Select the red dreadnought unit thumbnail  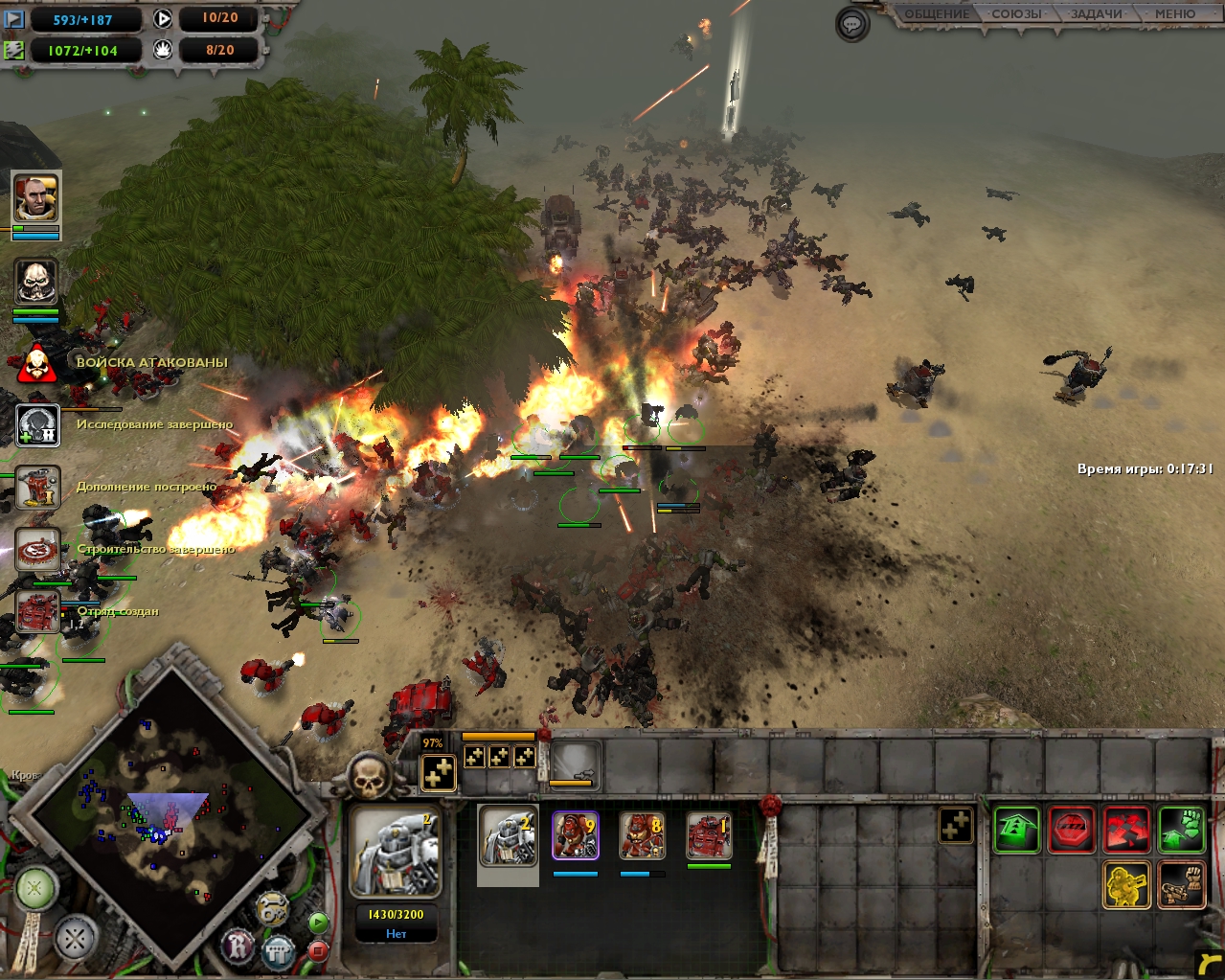coord(709,836)
